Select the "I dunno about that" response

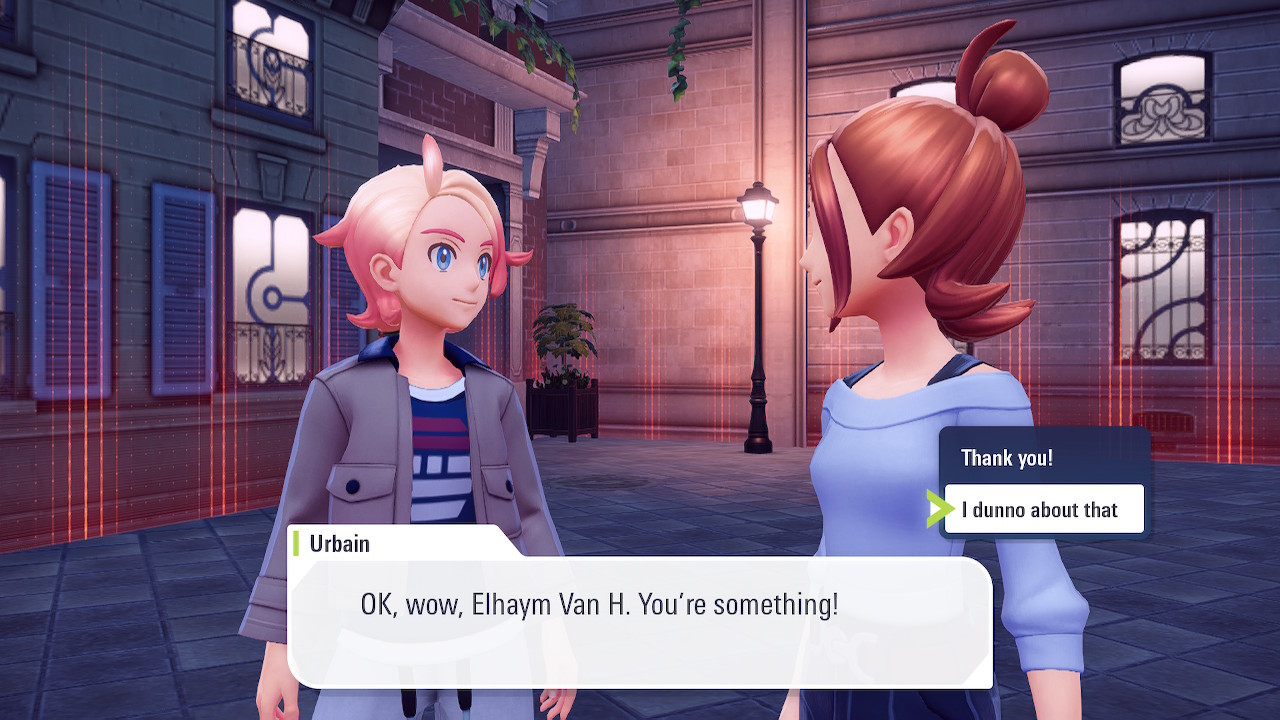(x=1041, y=510)
